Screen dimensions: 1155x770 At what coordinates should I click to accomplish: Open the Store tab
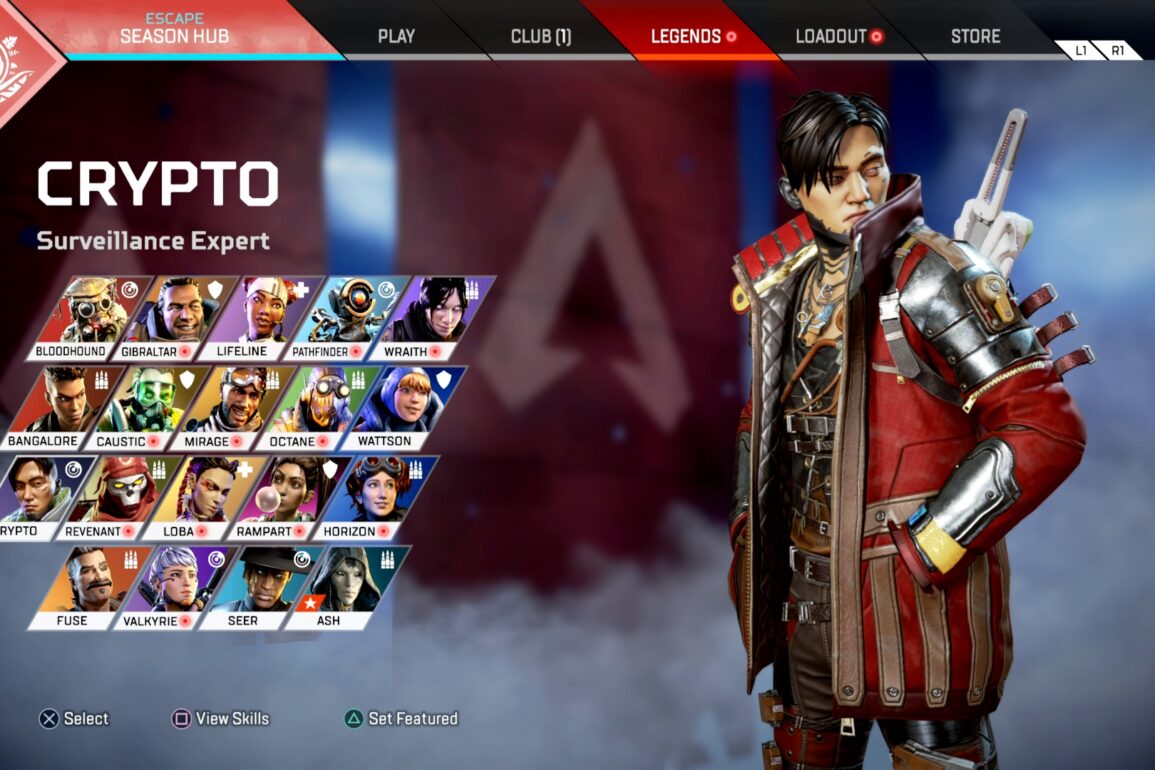click(x=975, y=37)
